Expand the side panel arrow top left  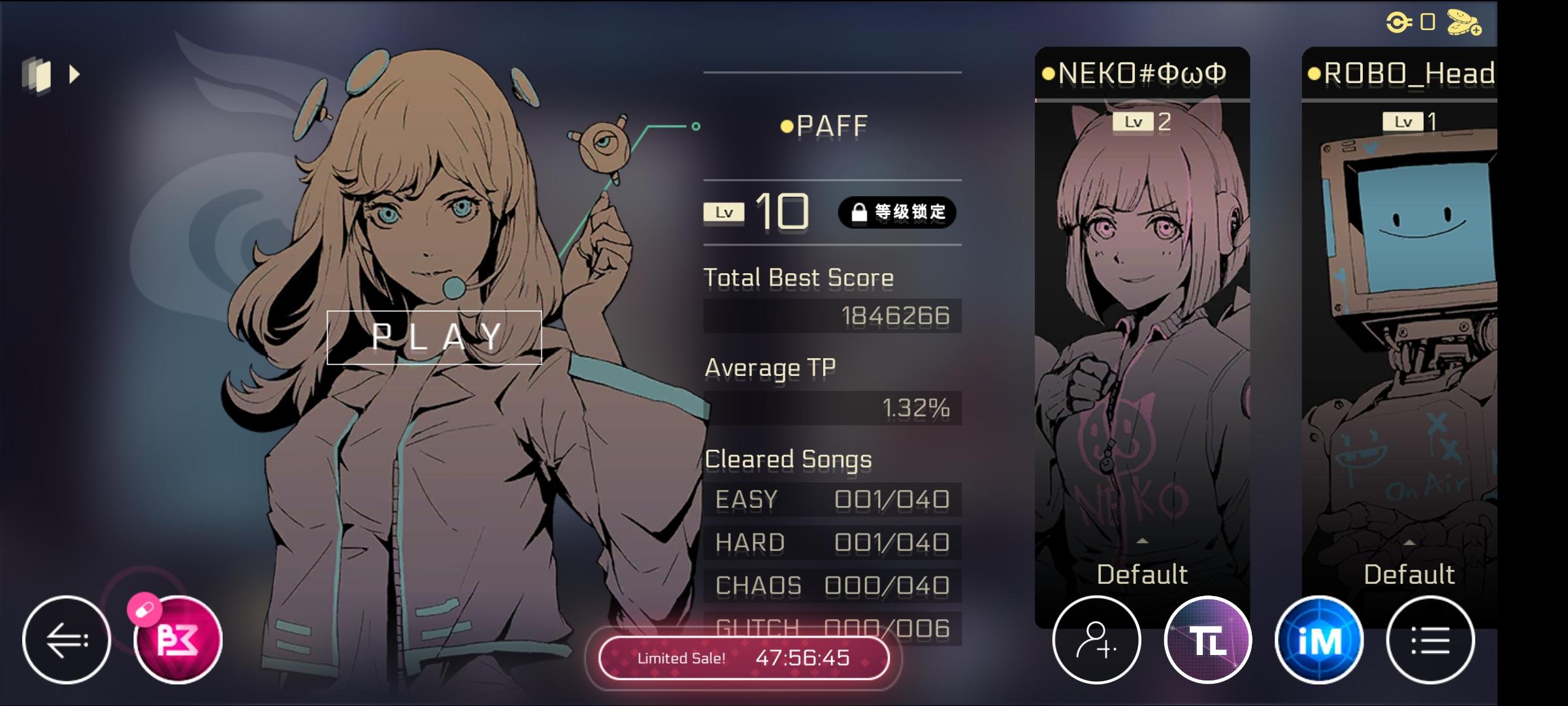[73, 74]
